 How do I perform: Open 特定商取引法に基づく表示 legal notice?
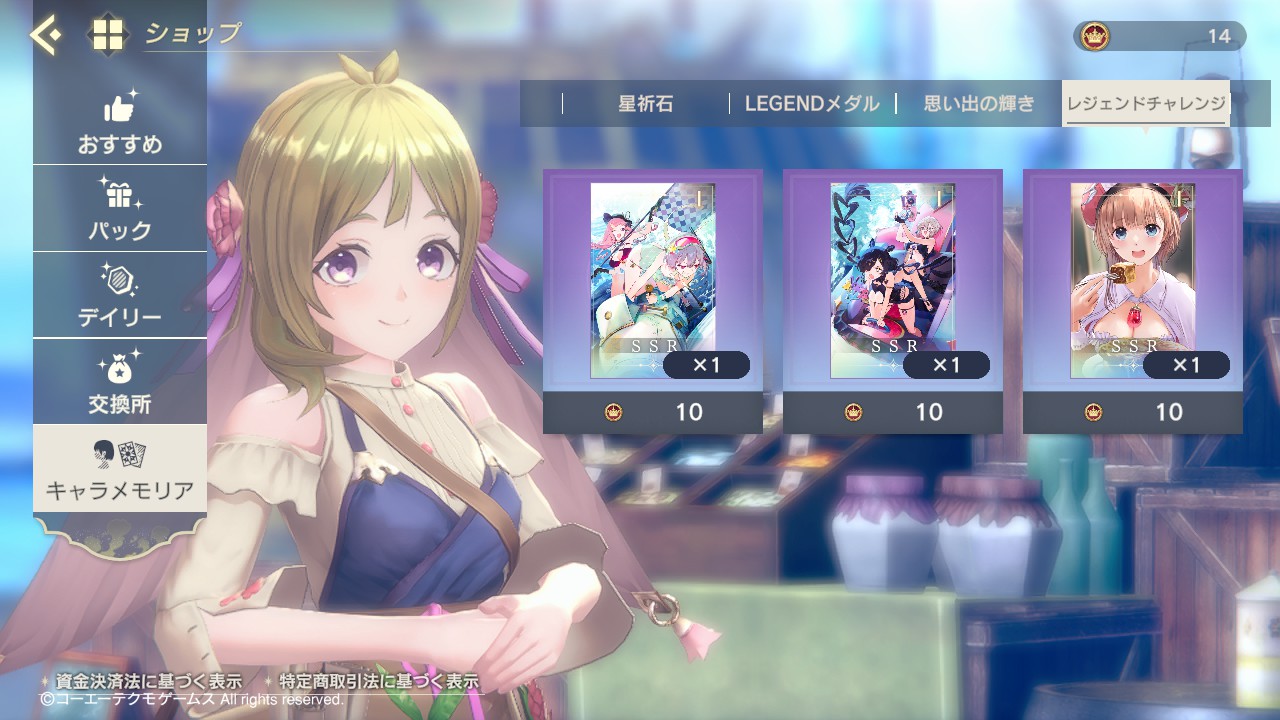point(378,681)
